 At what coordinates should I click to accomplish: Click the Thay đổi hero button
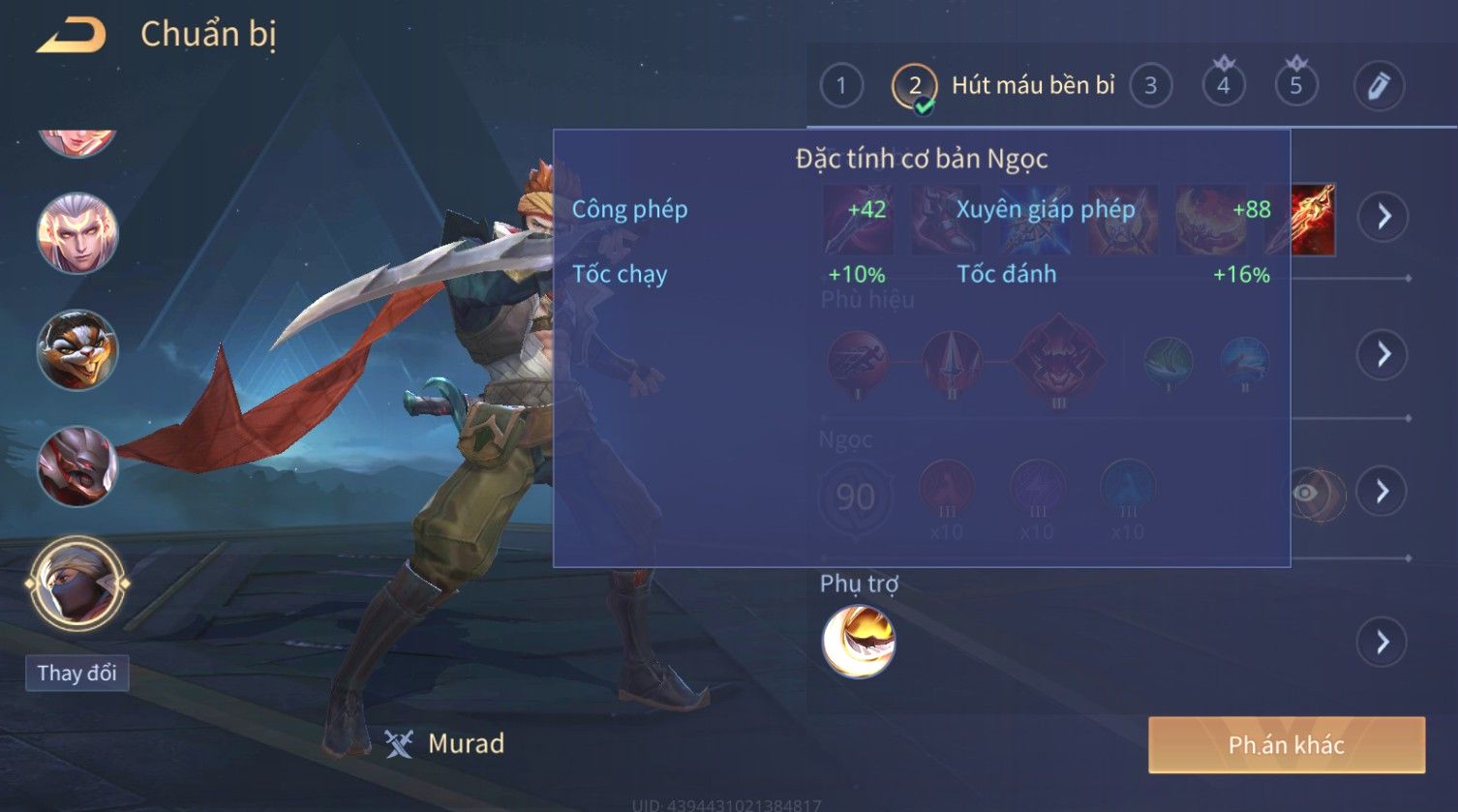(x=76, y=673)
